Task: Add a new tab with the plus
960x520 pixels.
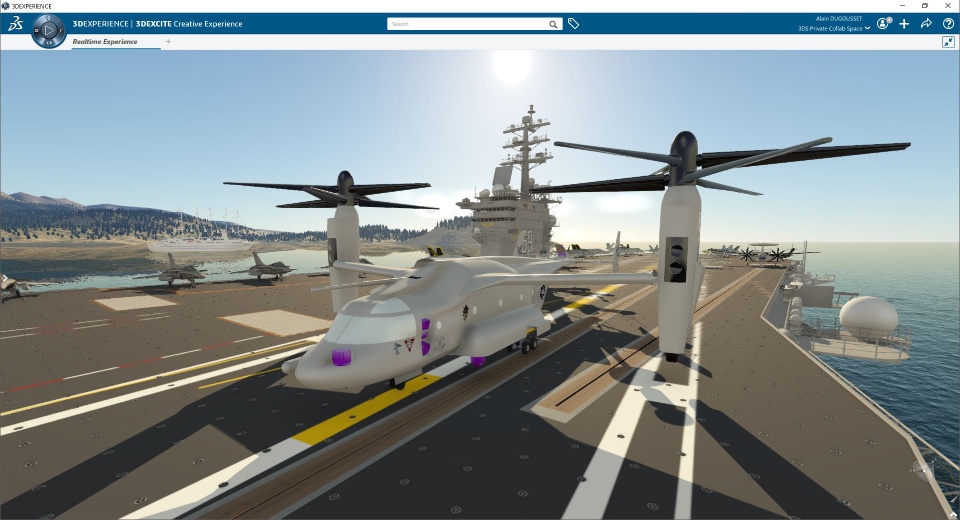Action: (x=168, y=42)
